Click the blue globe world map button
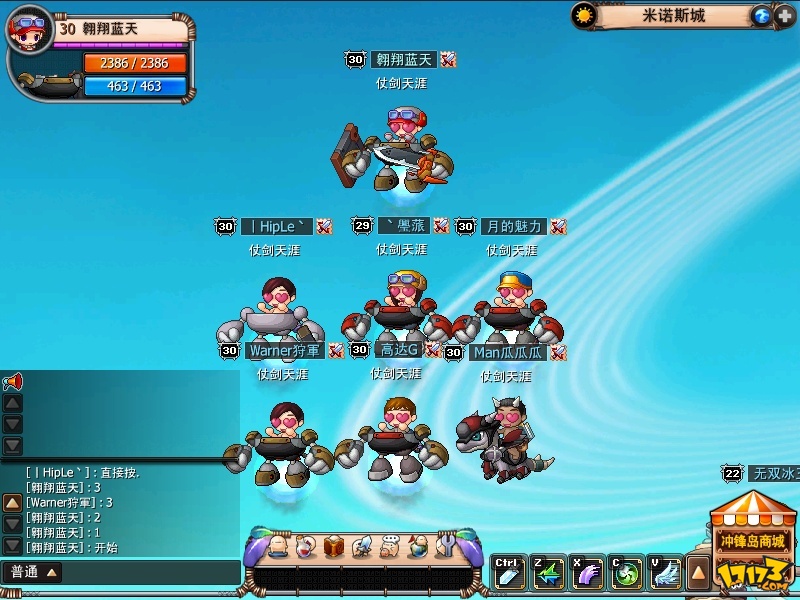Screen dimensions: 800x600 761,16
